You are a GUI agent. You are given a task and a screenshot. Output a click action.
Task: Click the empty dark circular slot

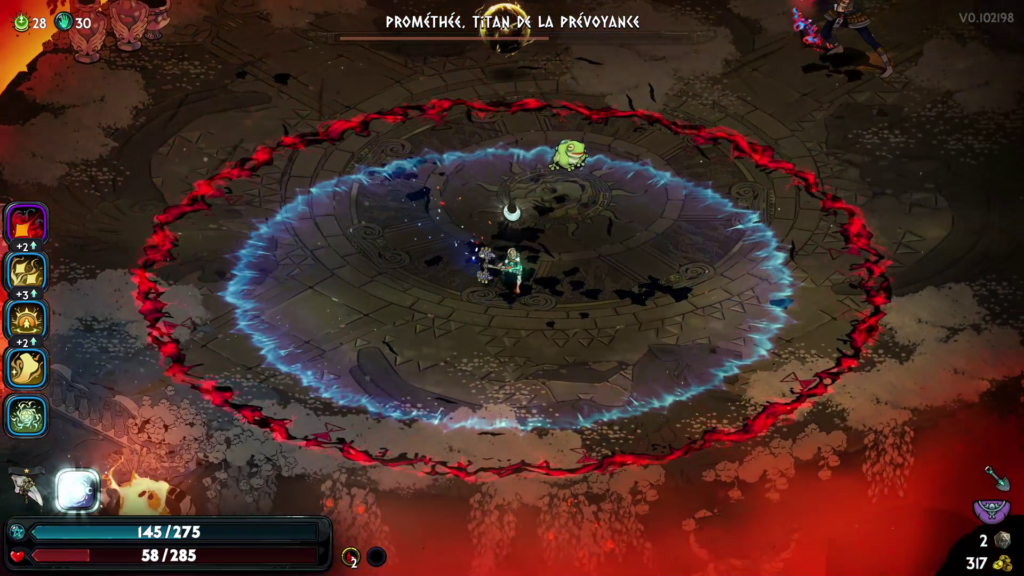tap(376, 556)
